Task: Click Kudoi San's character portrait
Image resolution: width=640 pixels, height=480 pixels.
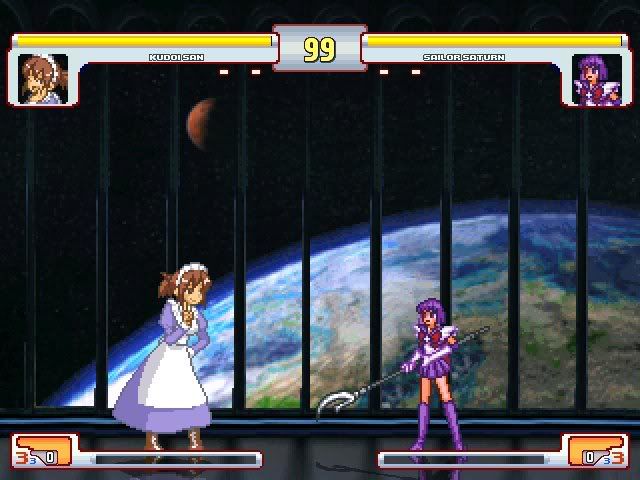Action: [43, 78]
